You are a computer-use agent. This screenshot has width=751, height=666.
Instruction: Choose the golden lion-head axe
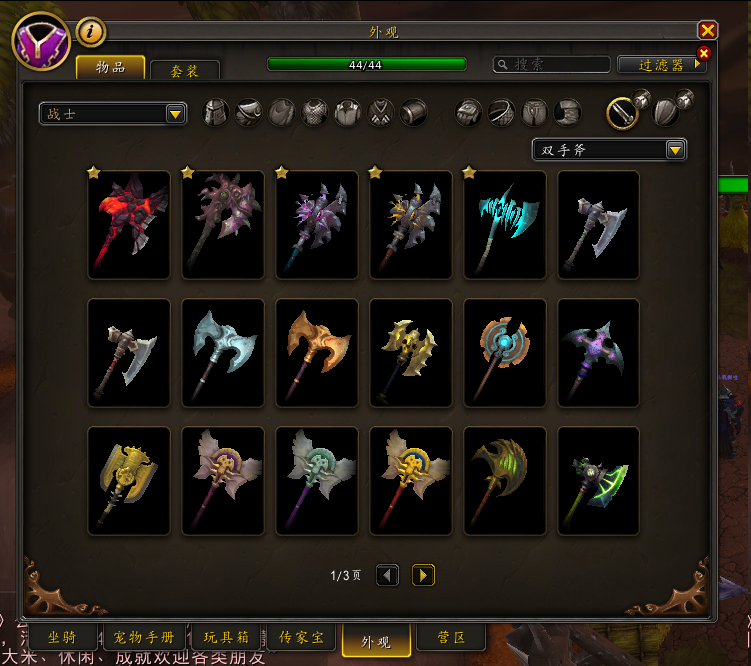pyautogui.click(x=129, y=481)
